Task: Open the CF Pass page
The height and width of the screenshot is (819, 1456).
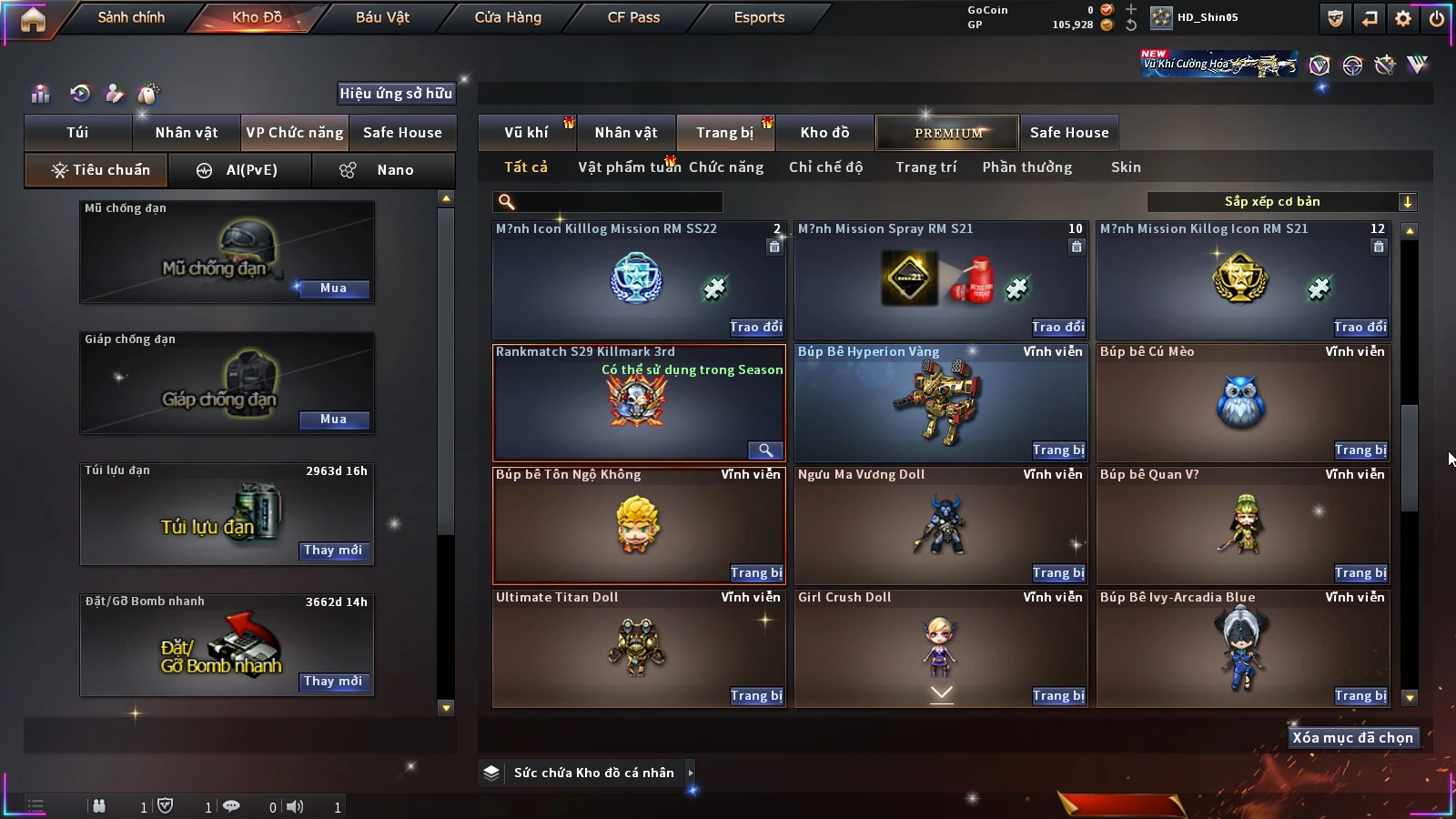Action: pyautogui.click(x=633, y=17)
